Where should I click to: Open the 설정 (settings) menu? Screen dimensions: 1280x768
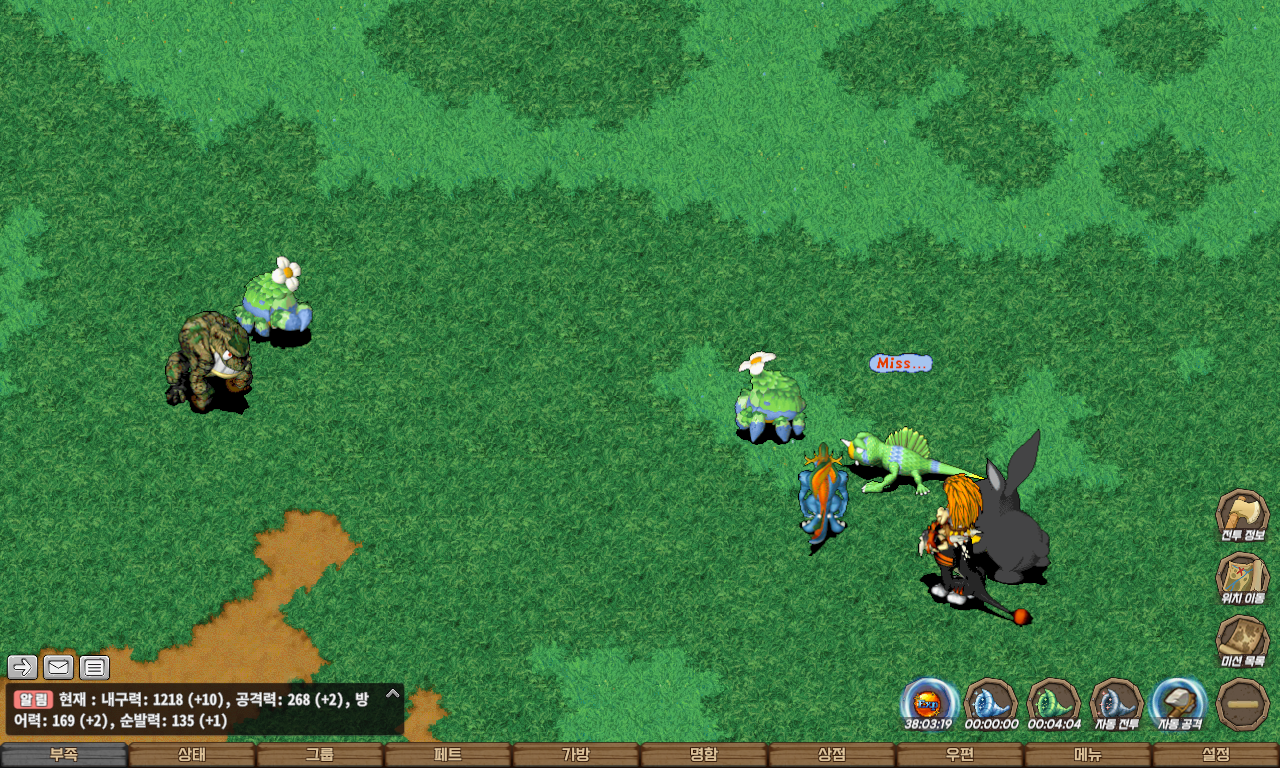(x=1216, y=755)
